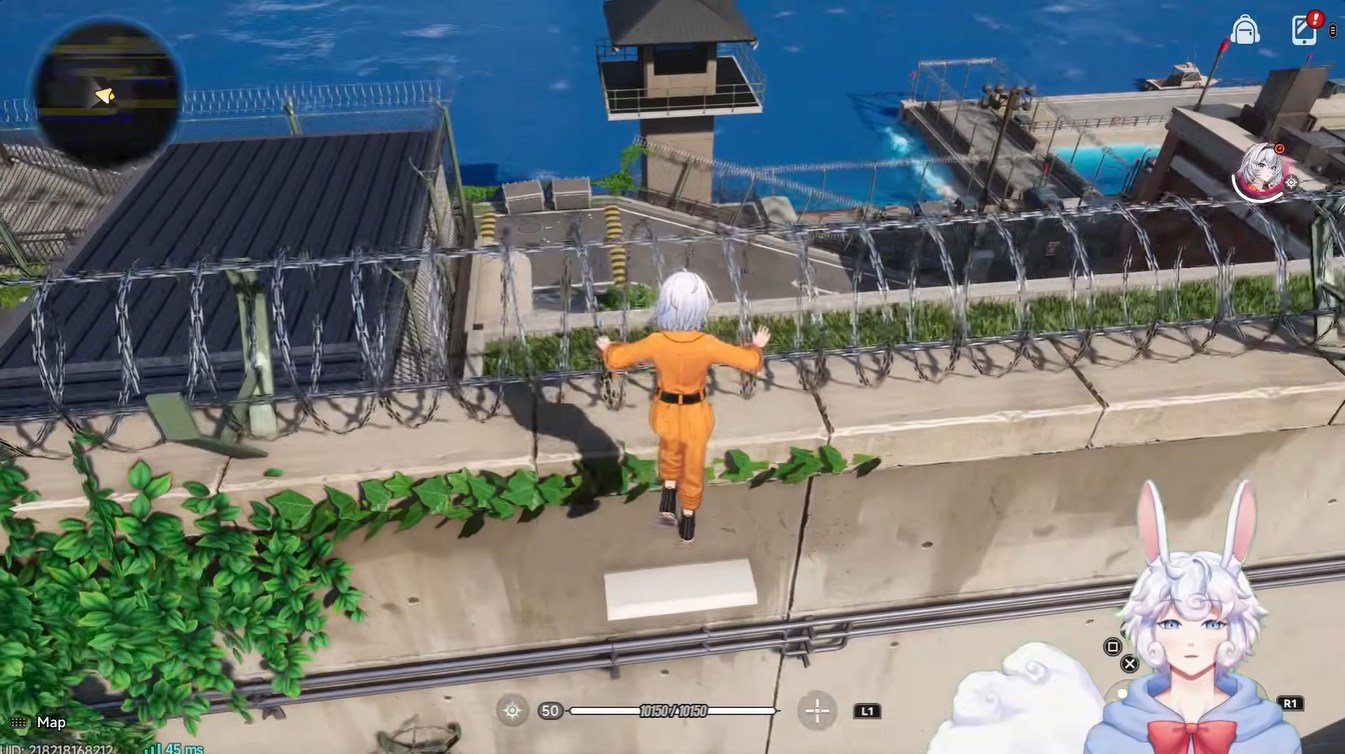Toggle the red alert marker on the character avatar

pyautogui.click(x=1279, y=149)
